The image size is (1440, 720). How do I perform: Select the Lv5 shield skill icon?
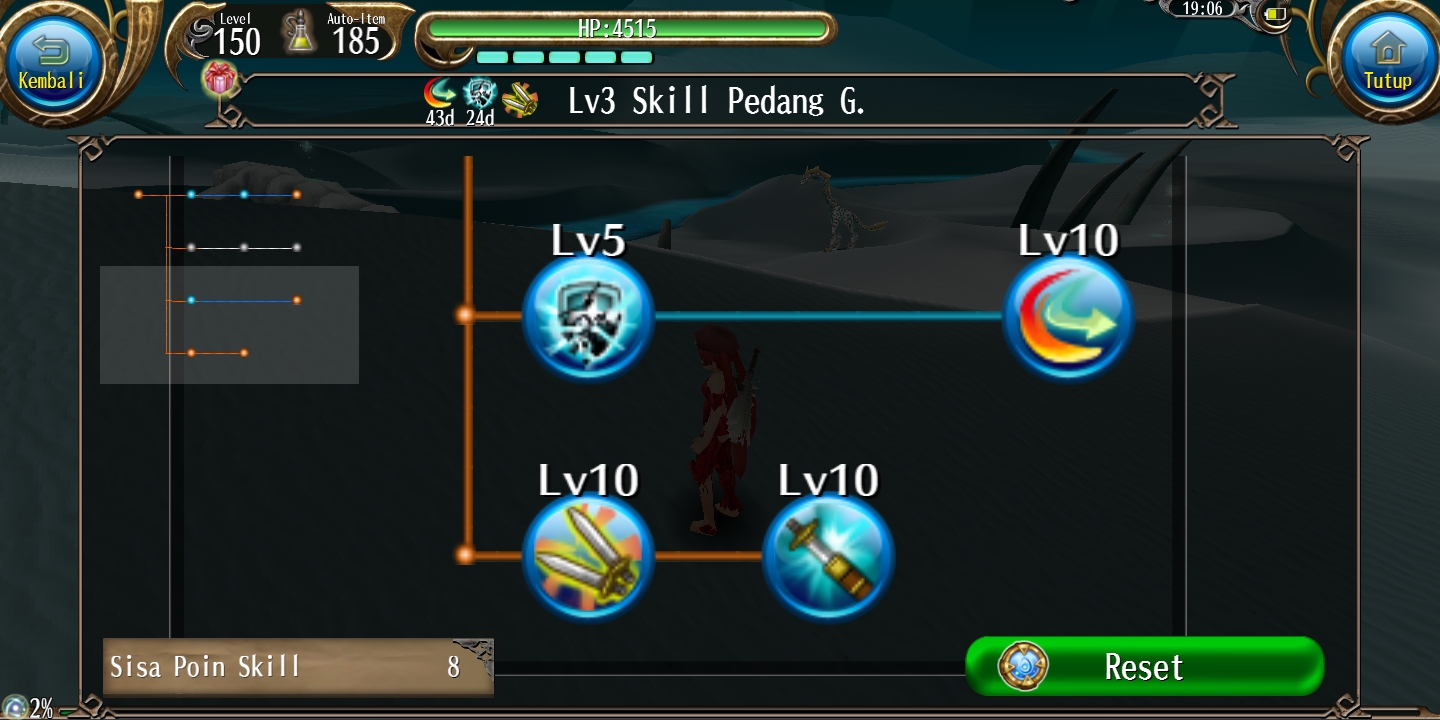(588, 316)
